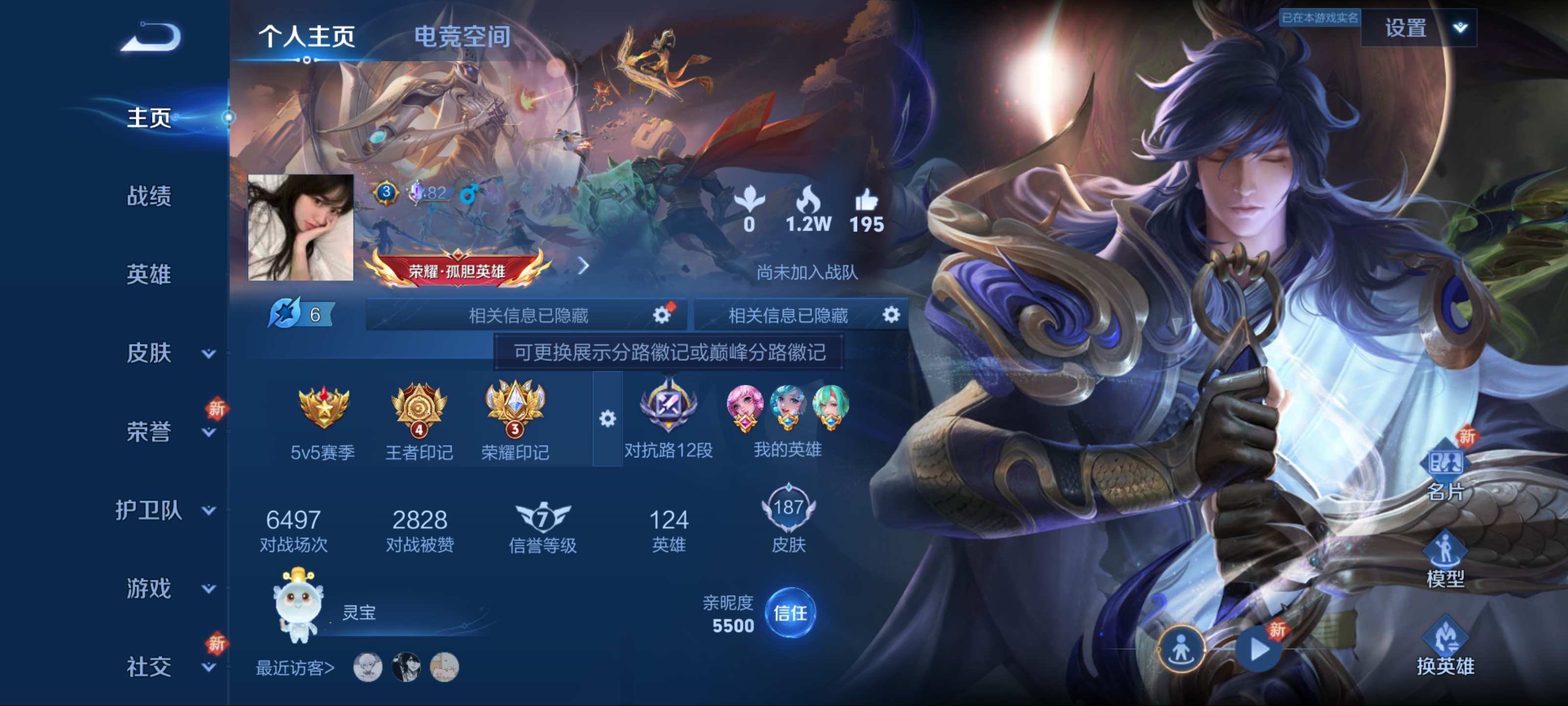Go back using the return arrow
1568x706 pixels.
(x=151, y=38)
